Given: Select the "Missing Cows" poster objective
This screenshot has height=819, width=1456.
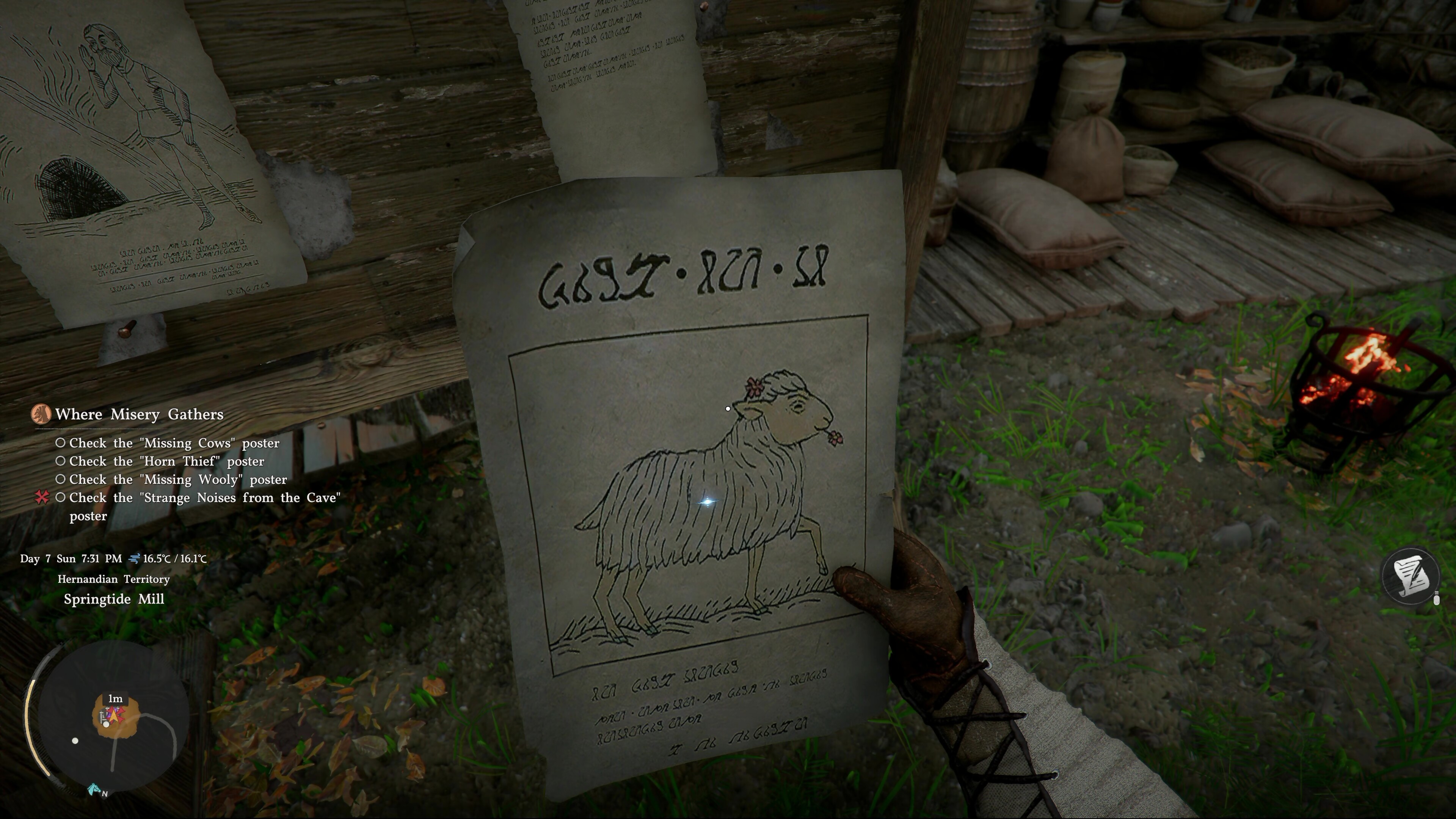Looking at the screenshot, I should click(174, 443).
